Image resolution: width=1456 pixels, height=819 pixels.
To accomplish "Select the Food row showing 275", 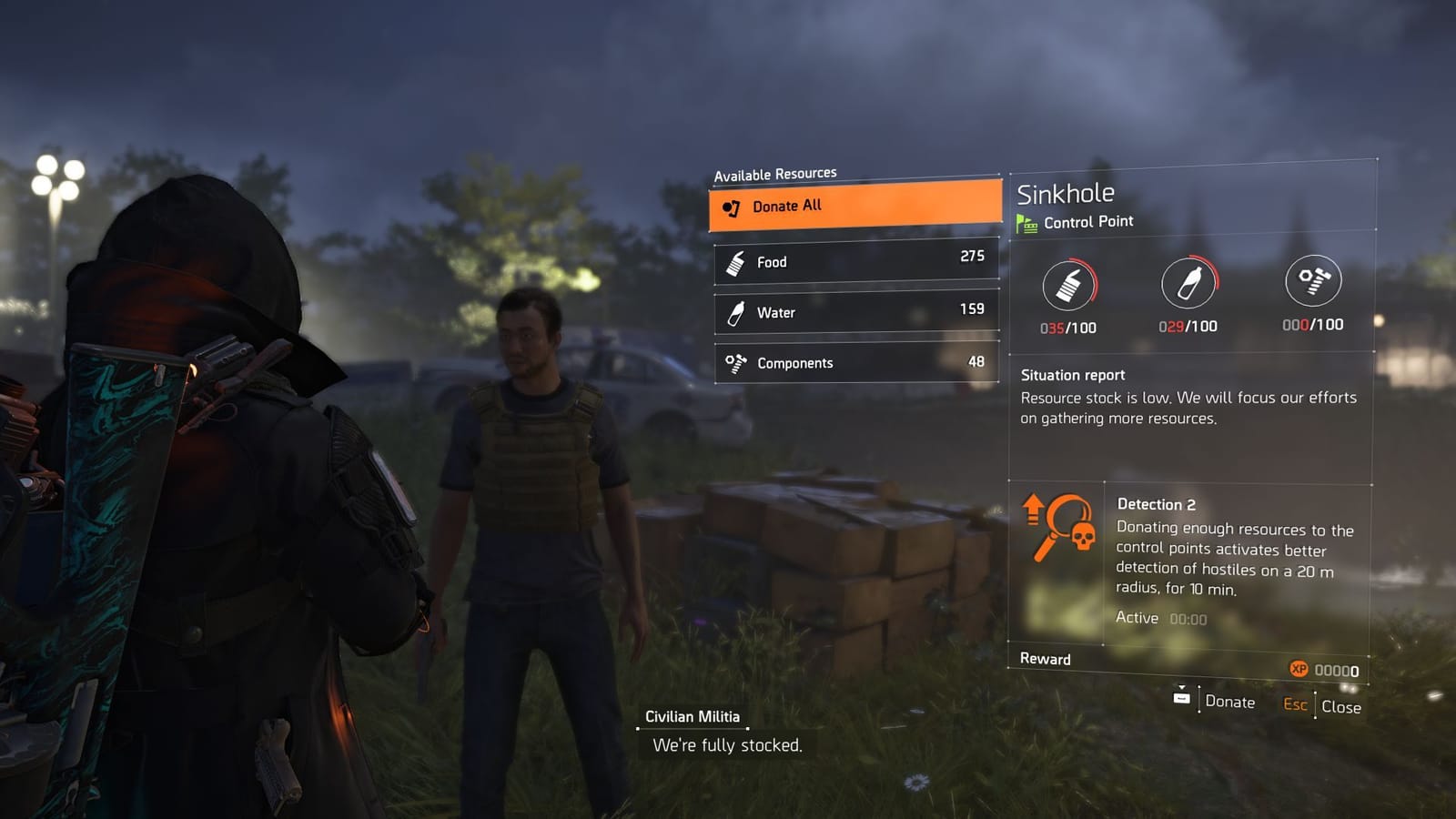I will tap(855, 261).
